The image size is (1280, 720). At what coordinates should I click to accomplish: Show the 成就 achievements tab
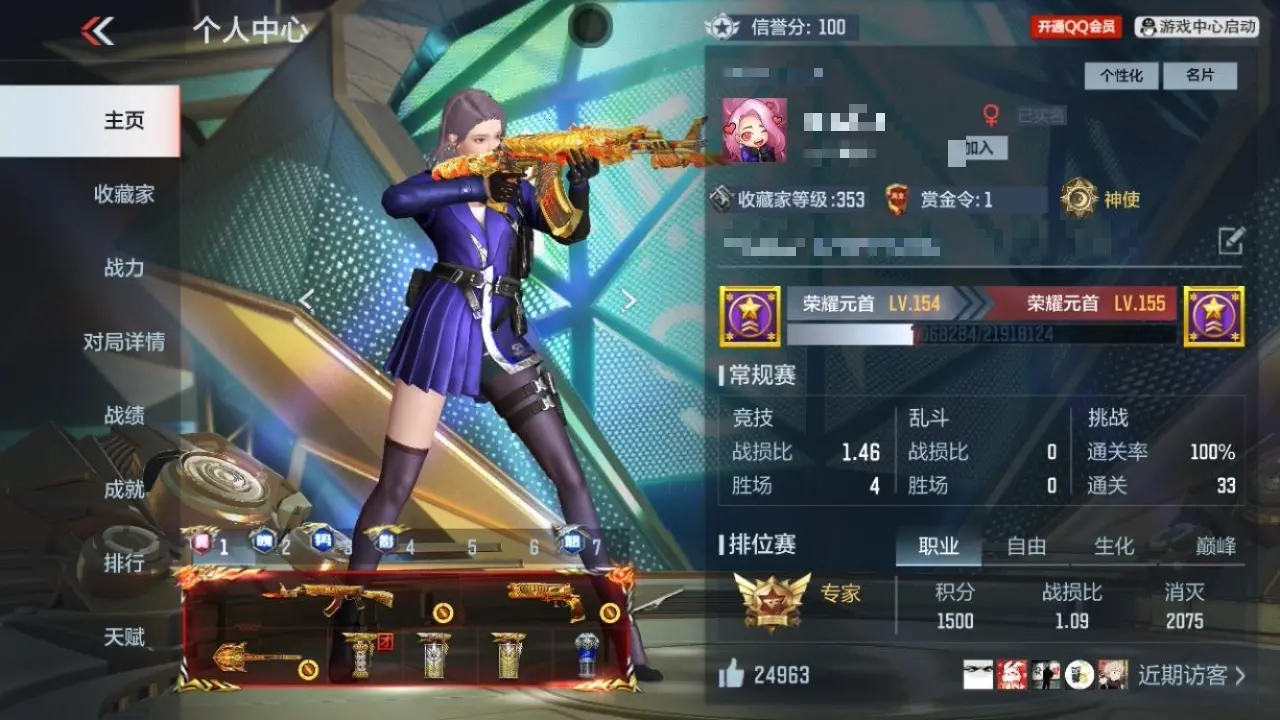[124, 490]
